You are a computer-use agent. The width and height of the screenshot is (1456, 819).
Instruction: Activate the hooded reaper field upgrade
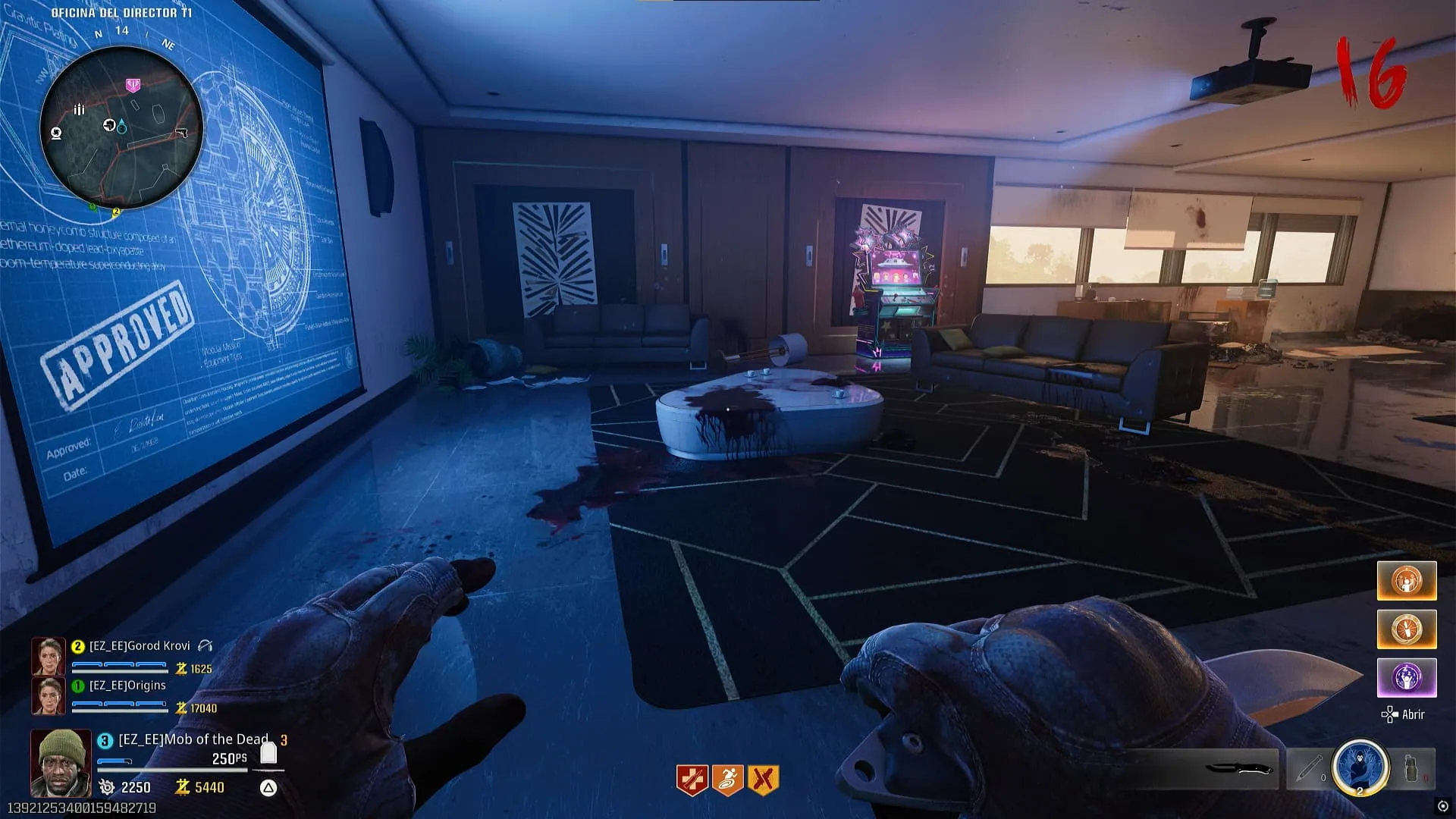[1360, 767]
